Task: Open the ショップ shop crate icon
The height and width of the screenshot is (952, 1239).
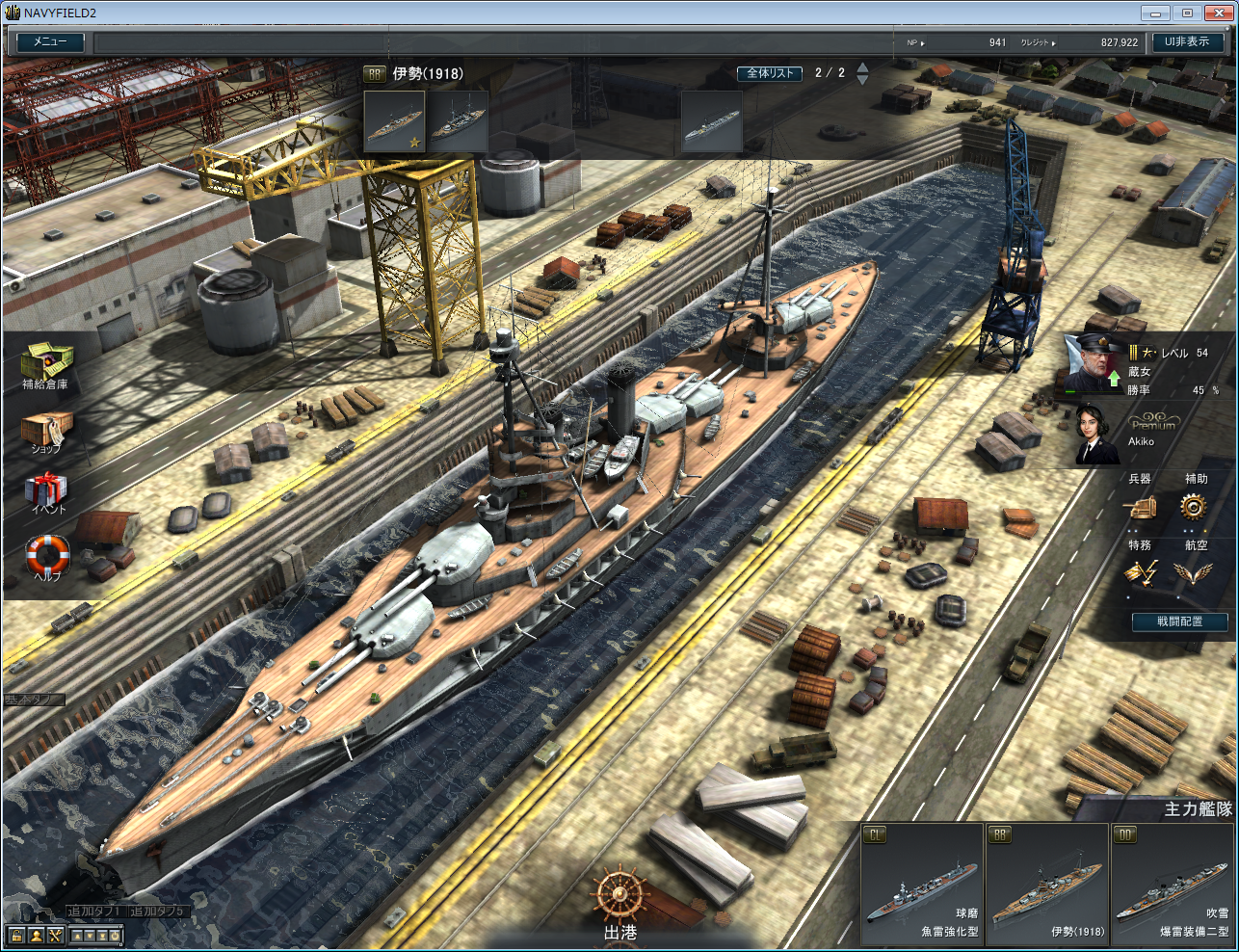Action: tap(46, 431)
